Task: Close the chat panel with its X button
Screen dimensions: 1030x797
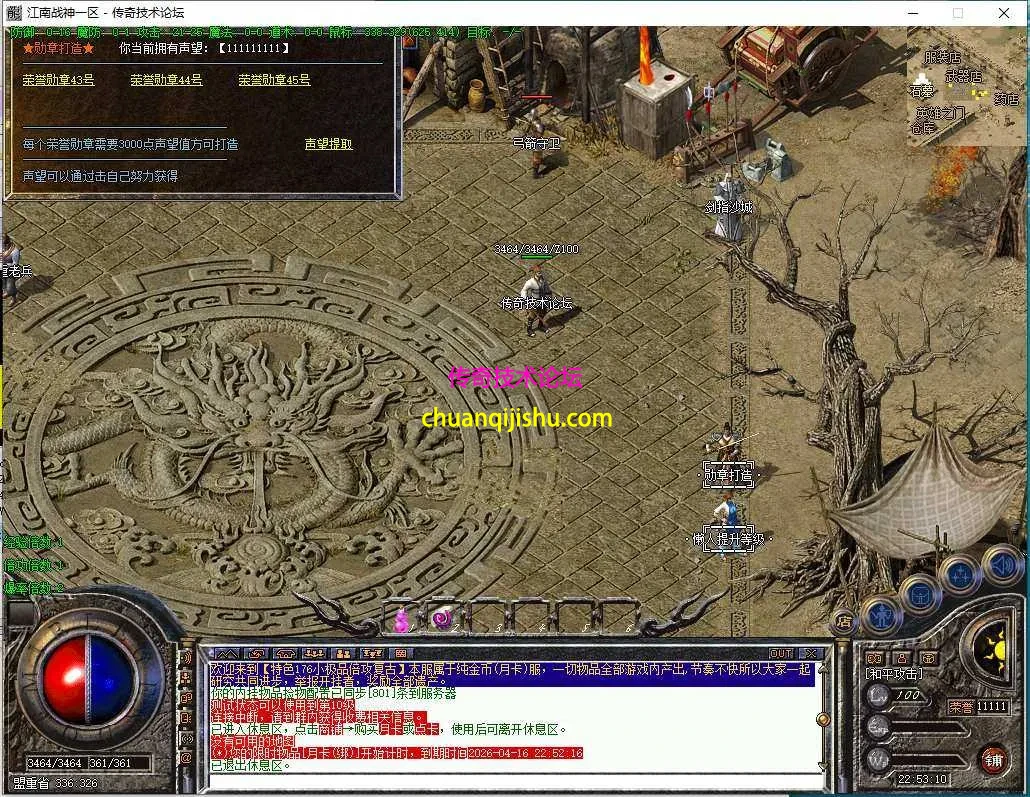Action: (x=810, y=654)
